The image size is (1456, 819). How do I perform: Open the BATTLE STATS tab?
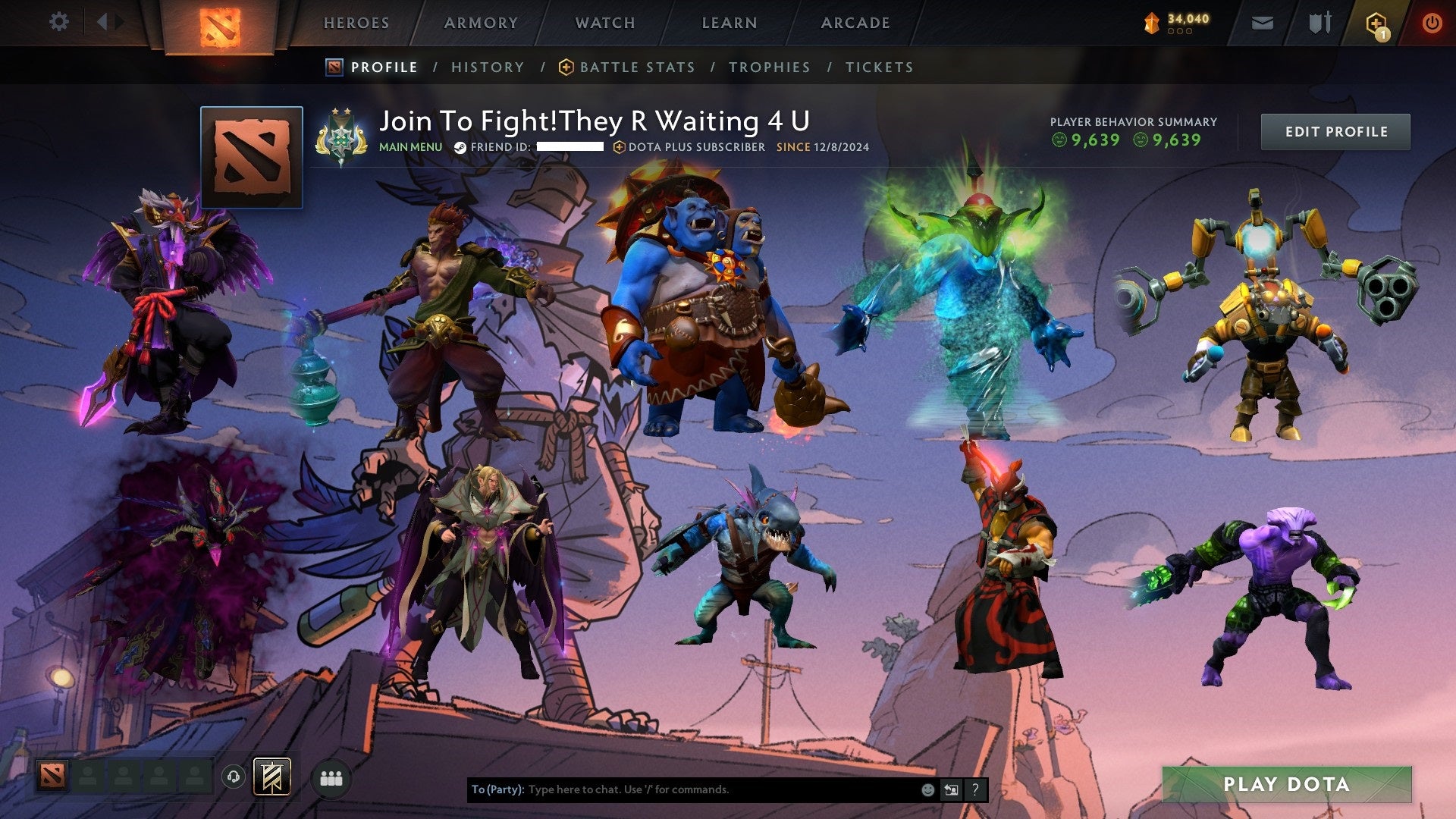pyautogui.click(x=635, y=67)
